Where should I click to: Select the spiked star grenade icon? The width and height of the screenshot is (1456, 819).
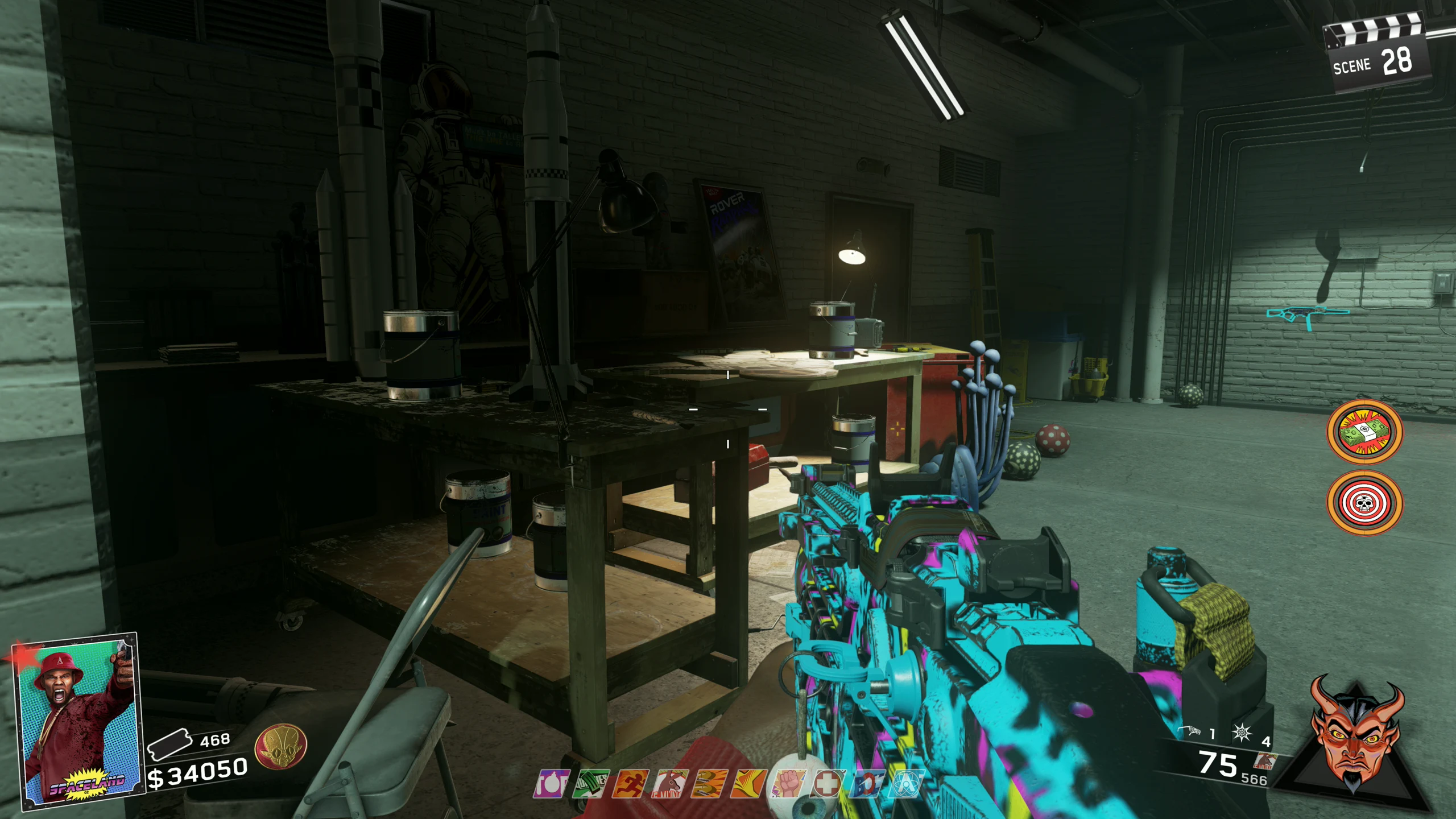[1242, 733]
